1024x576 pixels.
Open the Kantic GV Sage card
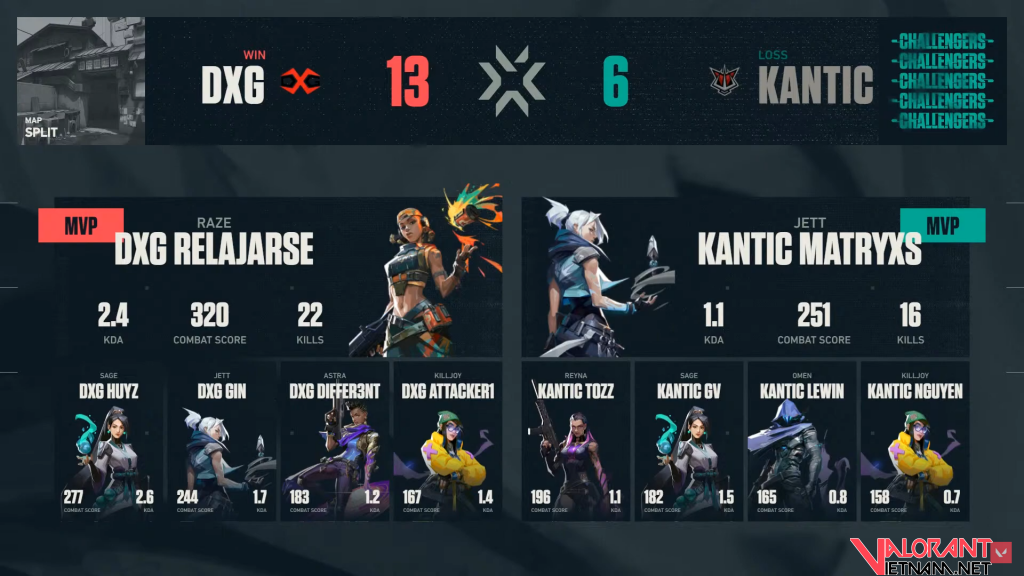pos(688,441)
